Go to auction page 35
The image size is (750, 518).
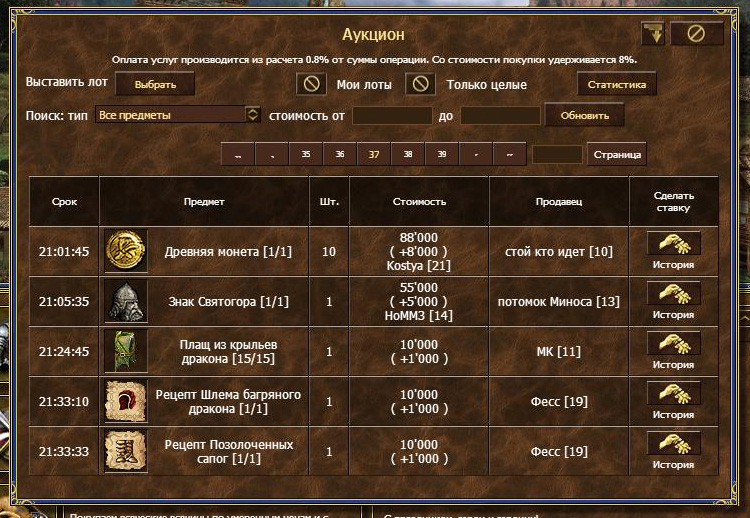(x=305, y=155)
